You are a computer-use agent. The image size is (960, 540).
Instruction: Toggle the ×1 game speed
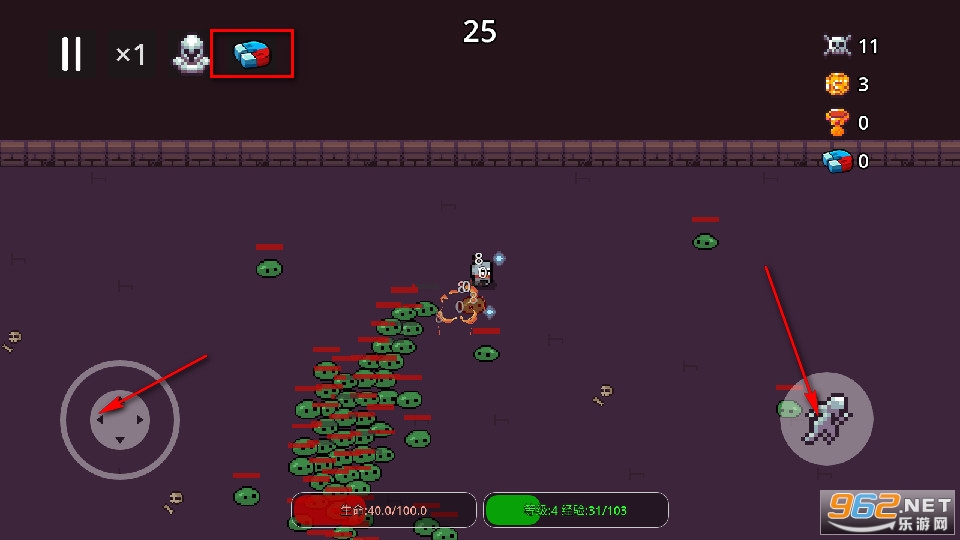coord(130,54)
